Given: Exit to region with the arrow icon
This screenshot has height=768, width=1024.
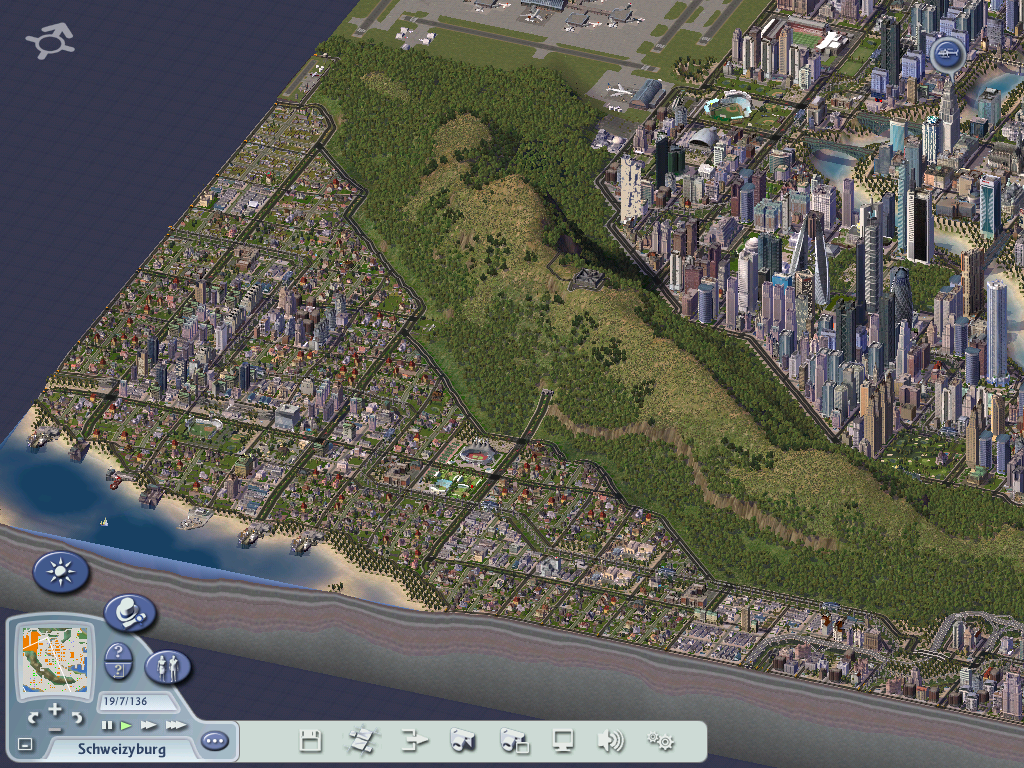Looking at the screenshot, I should [414, 741].
